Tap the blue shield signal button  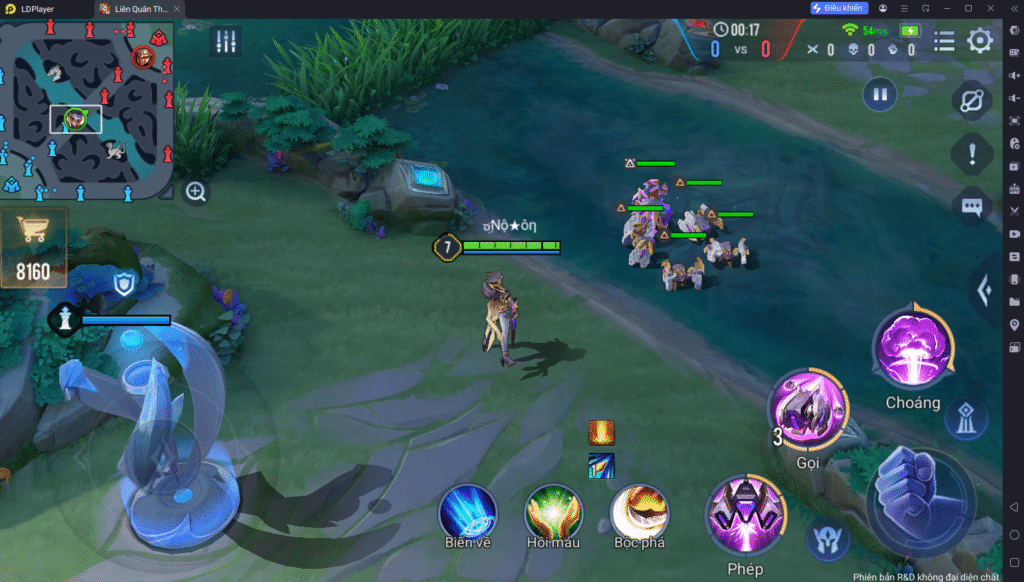coord(123,284)
